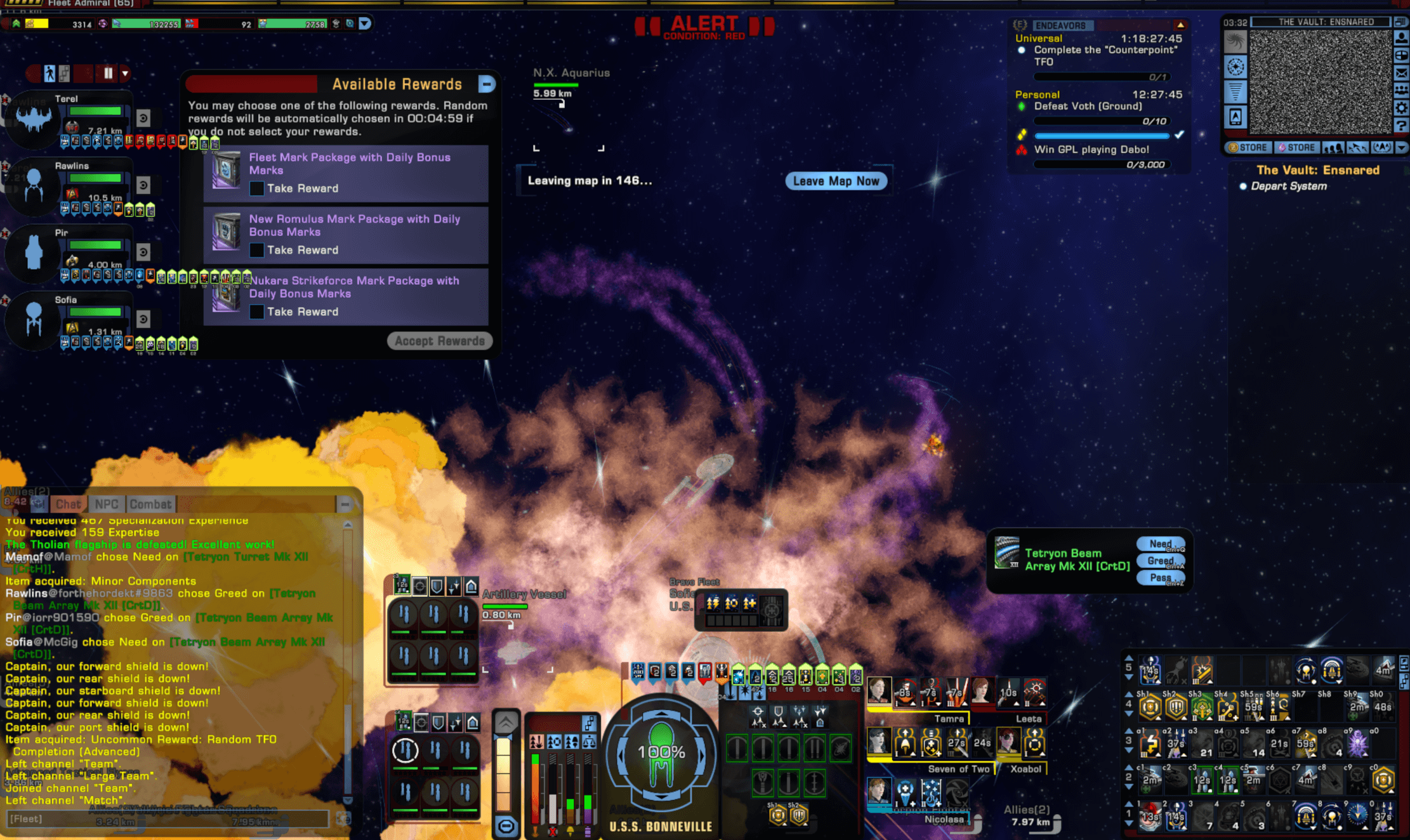The height and width of the screenshot is (840, 1410).
Task: Click the Fleet chat input field
Action: point(168,819)
